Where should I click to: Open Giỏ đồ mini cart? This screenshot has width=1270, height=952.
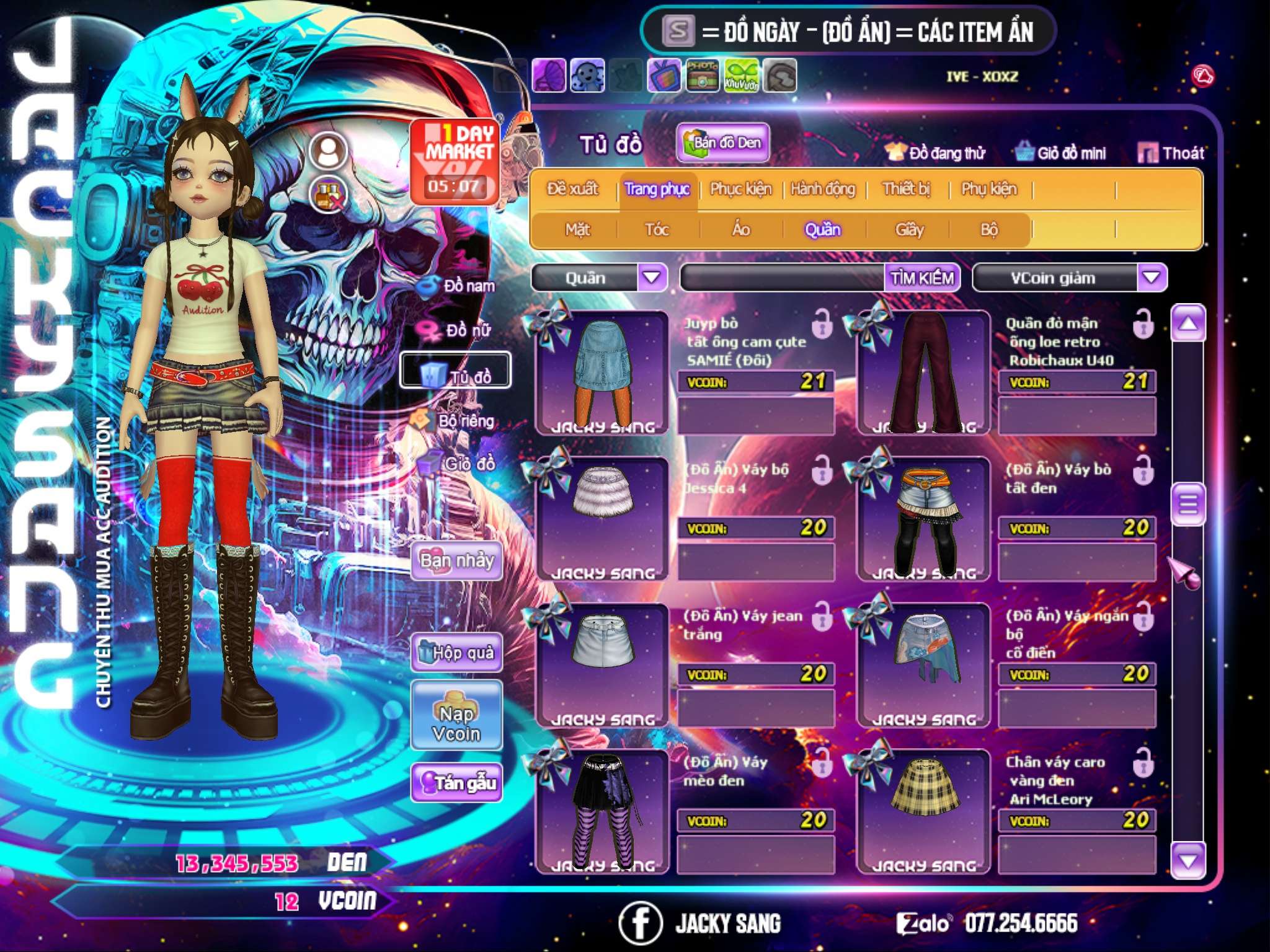(x=1061, y=153)
